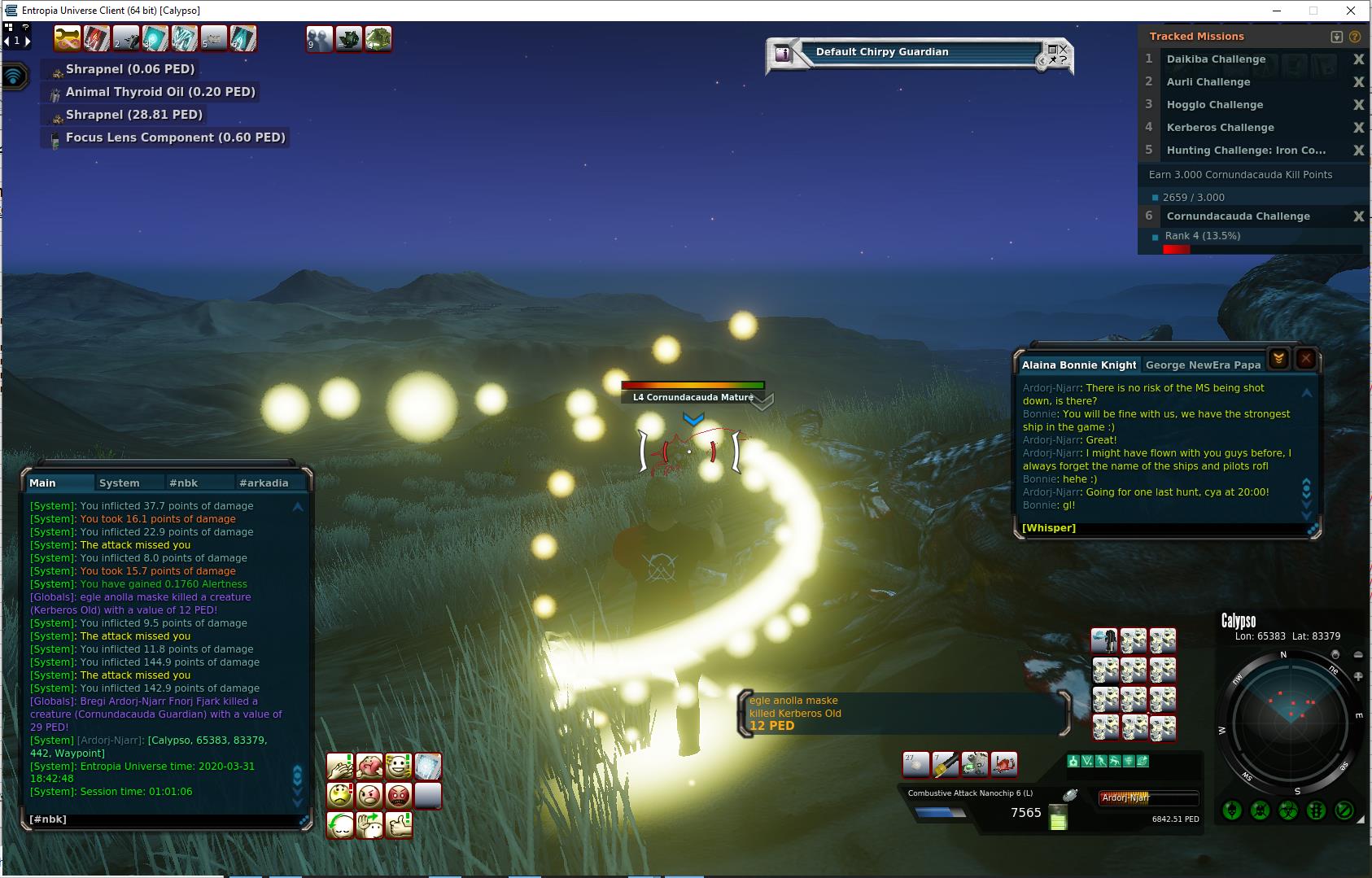The height and width of the screenshot is (878, 1372).
Task: Open the Default Chirpy Guardian info button
Action: point(783,54)
